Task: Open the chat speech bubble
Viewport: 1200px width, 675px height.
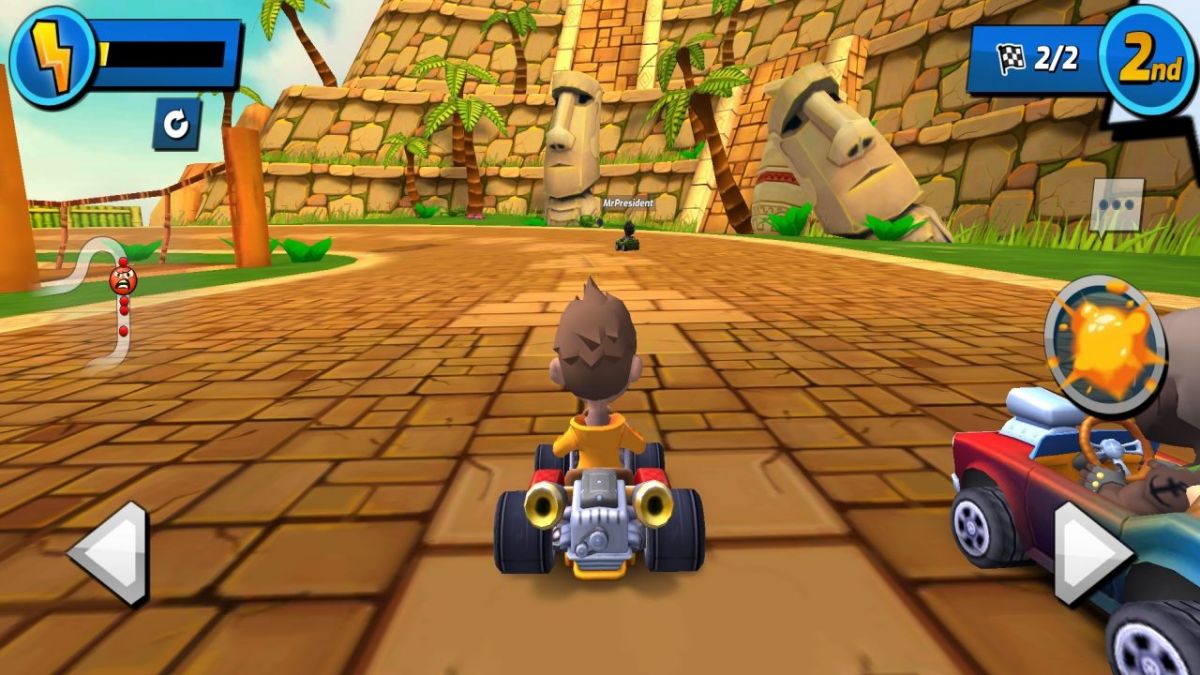Action: tap(1116, 206)
